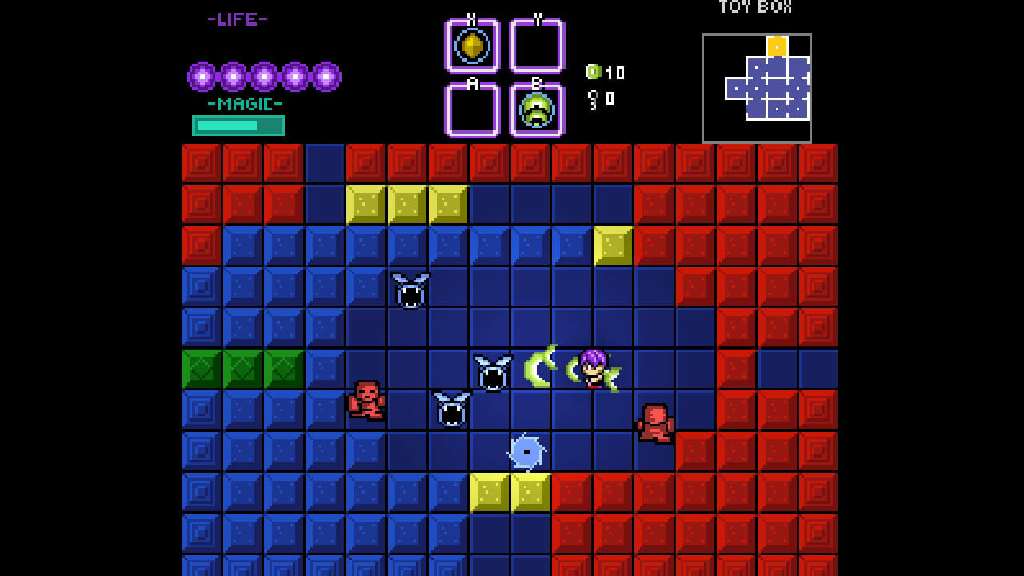Click the empty Y item slot

[537, 46]
